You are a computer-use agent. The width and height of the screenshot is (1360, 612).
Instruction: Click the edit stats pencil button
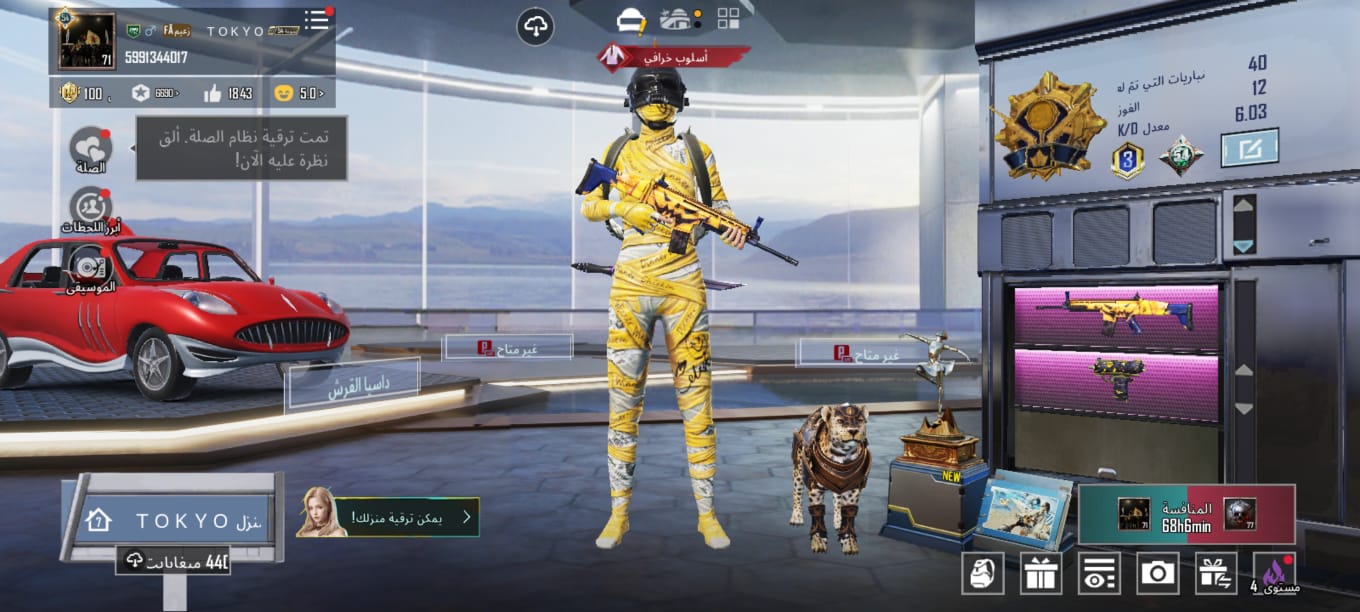pos(1249,149)
